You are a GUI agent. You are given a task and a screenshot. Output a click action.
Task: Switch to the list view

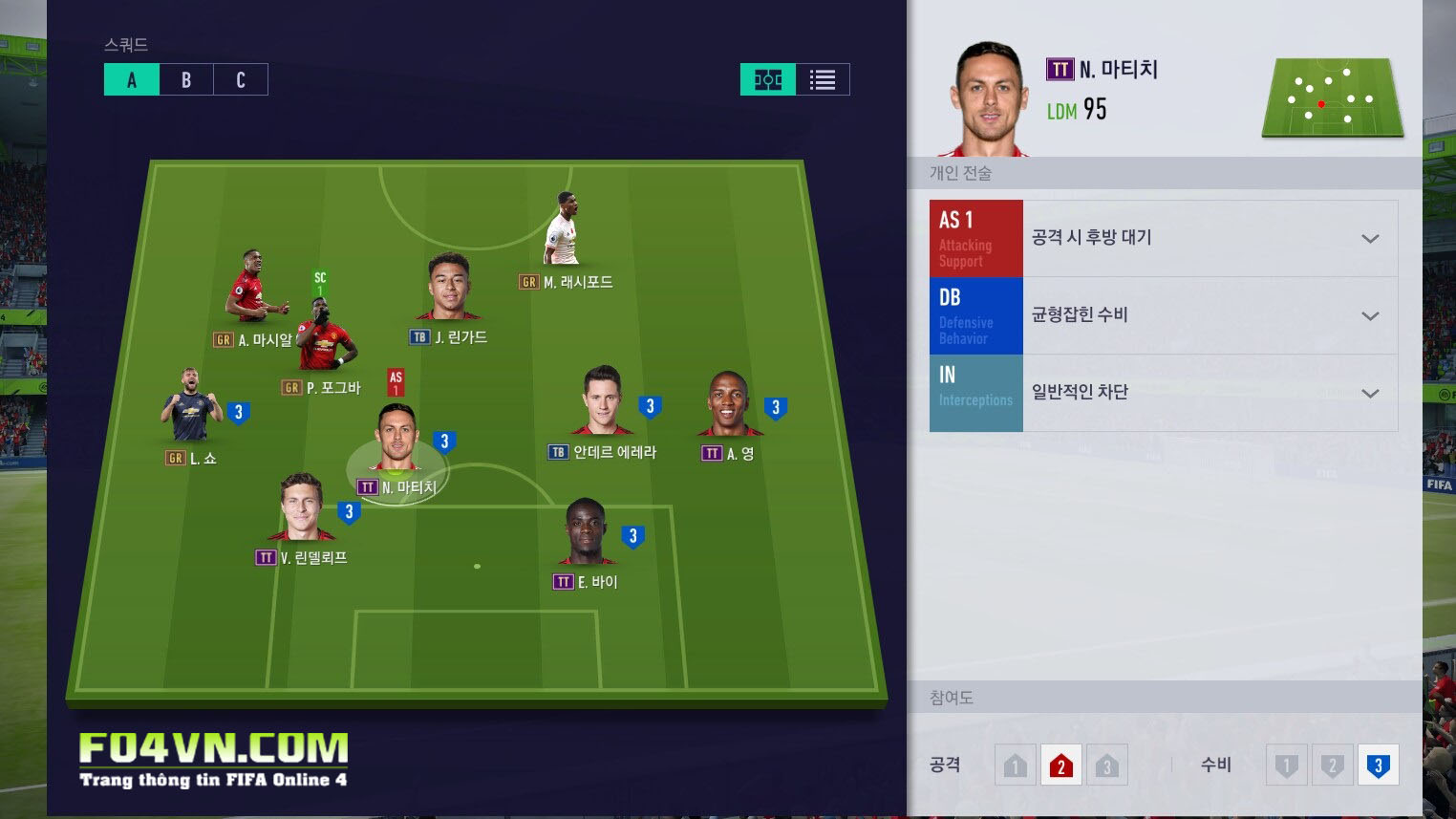[822, 79]
